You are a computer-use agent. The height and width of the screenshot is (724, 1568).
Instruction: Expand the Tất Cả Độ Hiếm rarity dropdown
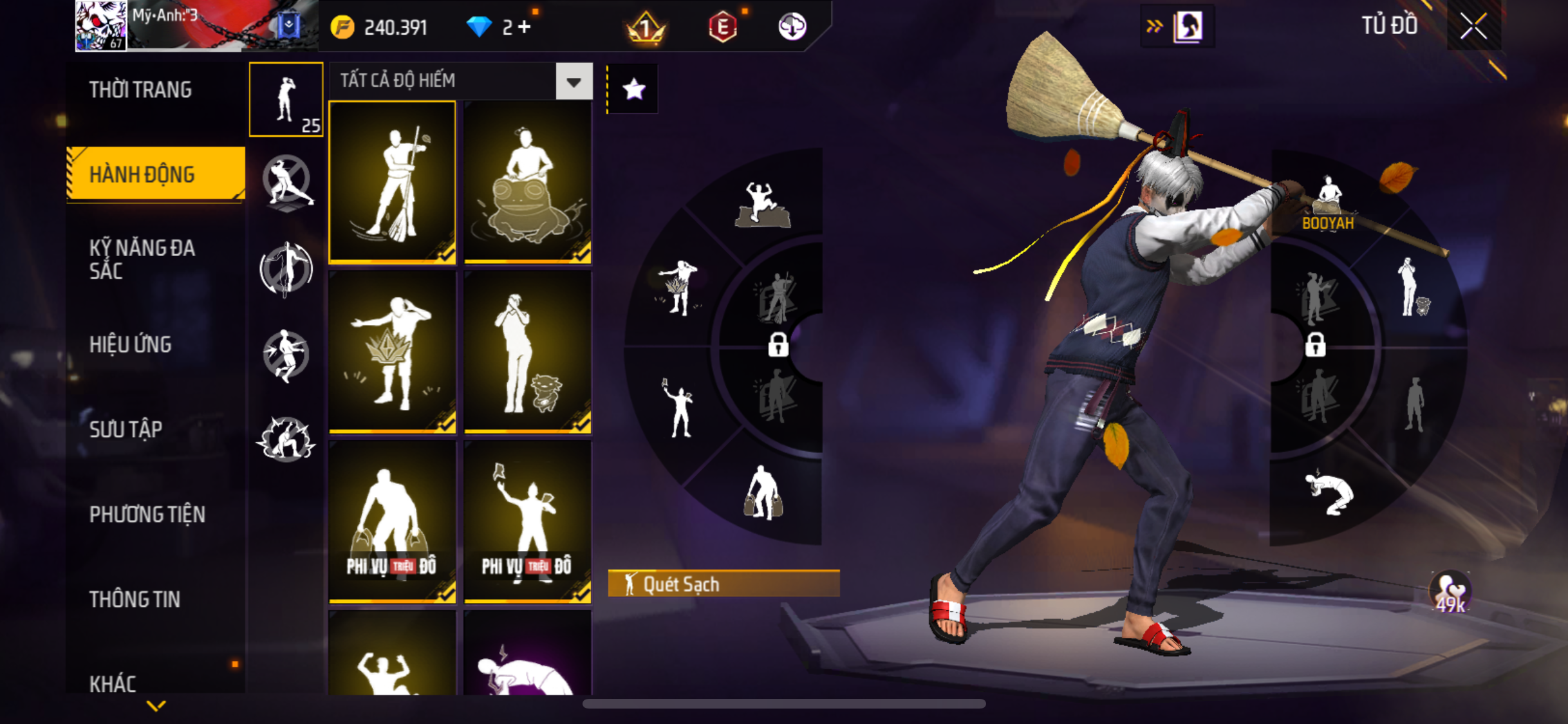point(574,81)
